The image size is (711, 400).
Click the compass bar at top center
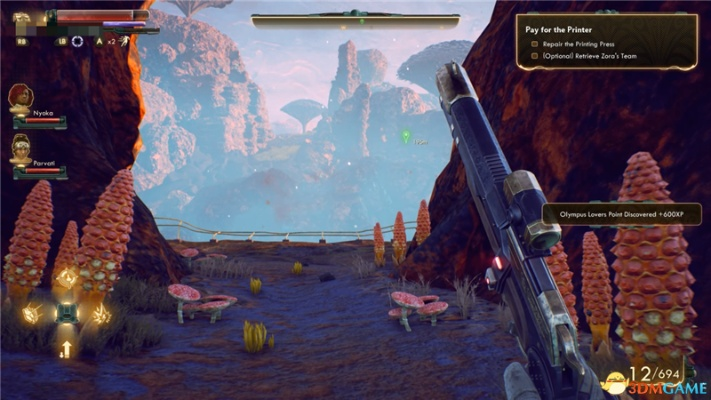tap(355, 19)
